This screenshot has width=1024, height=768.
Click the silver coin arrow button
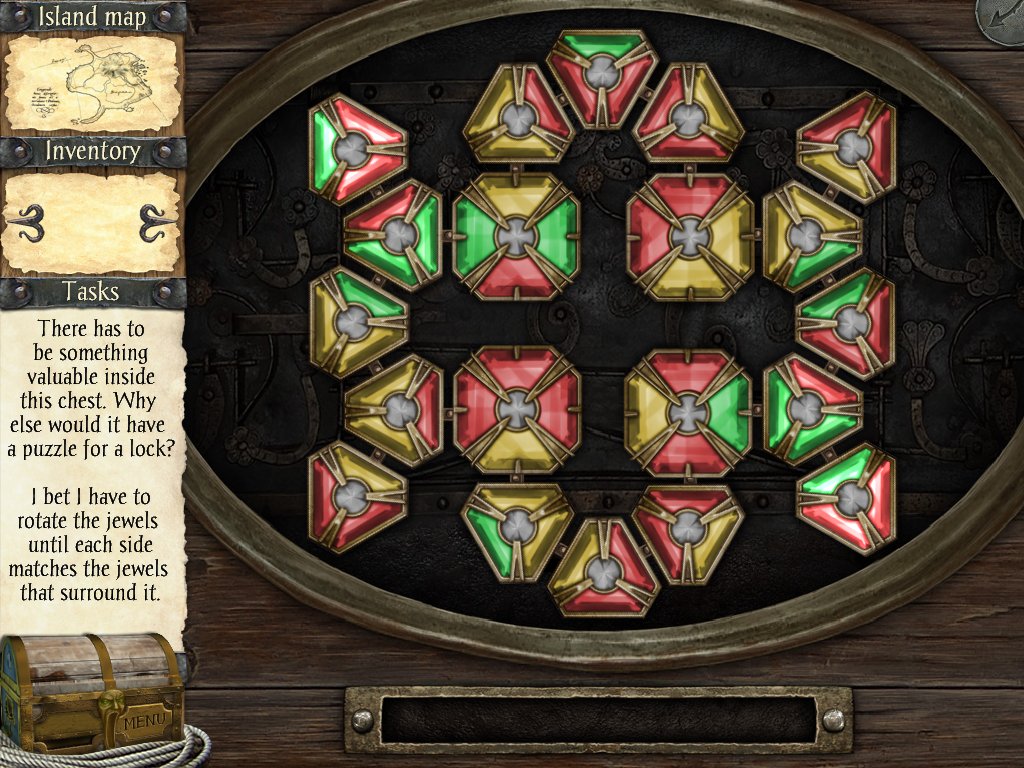[x=1003, y=20]
